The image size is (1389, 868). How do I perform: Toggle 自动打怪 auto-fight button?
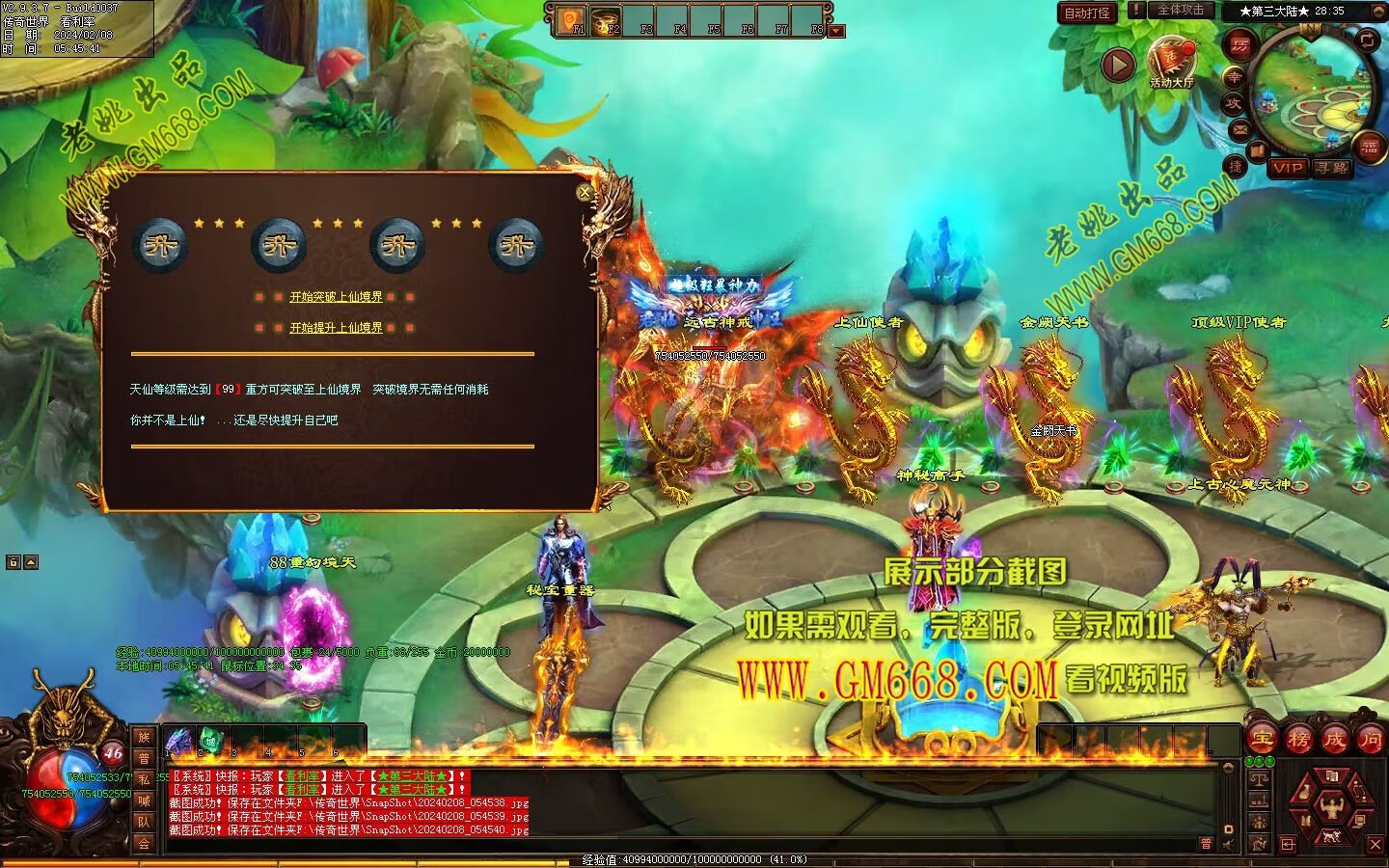(x=1087, y=13)
